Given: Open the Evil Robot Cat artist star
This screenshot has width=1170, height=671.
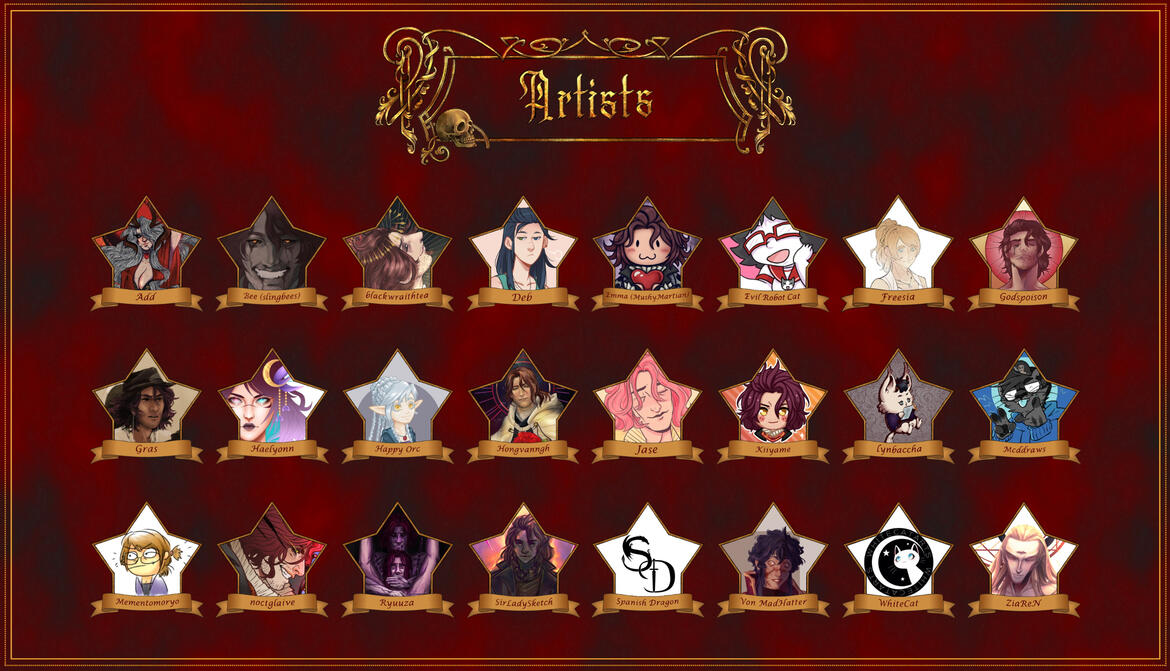Looking at the screenshot, I should [x=773, y=252].
